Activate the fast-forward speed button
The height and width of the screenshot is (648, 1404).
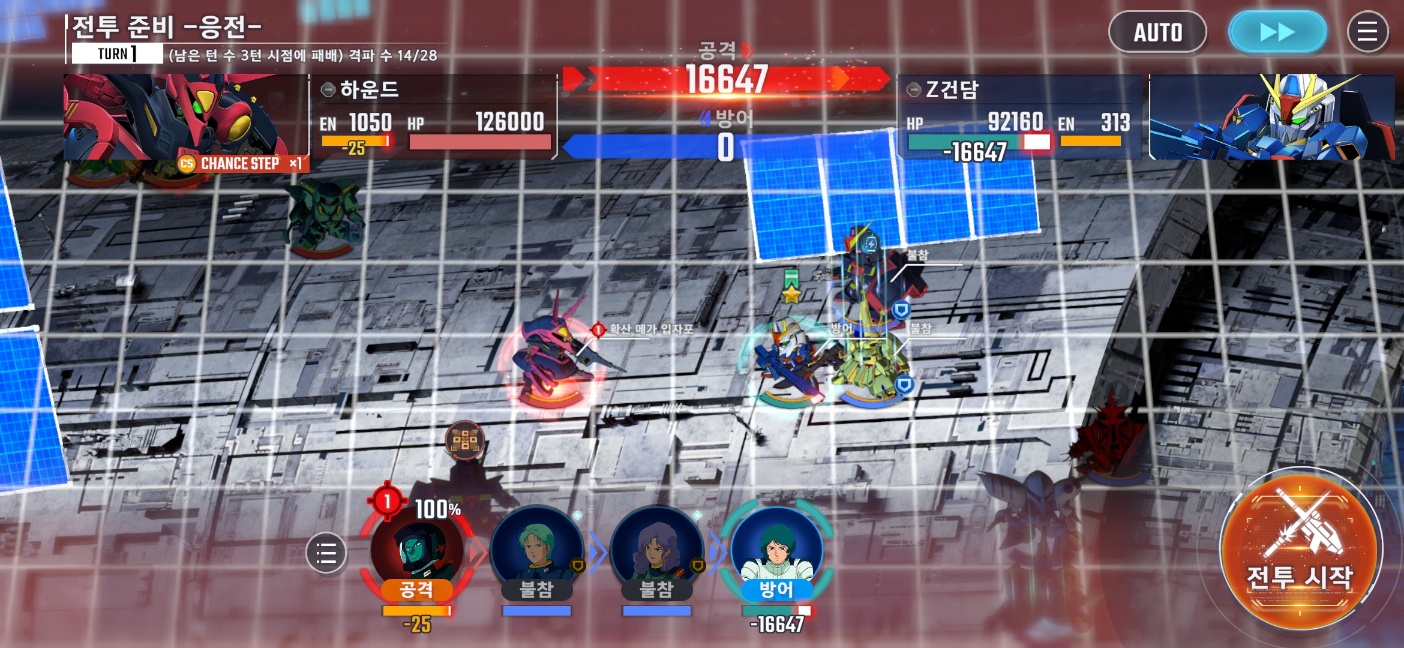click(x=1277, y=32)
